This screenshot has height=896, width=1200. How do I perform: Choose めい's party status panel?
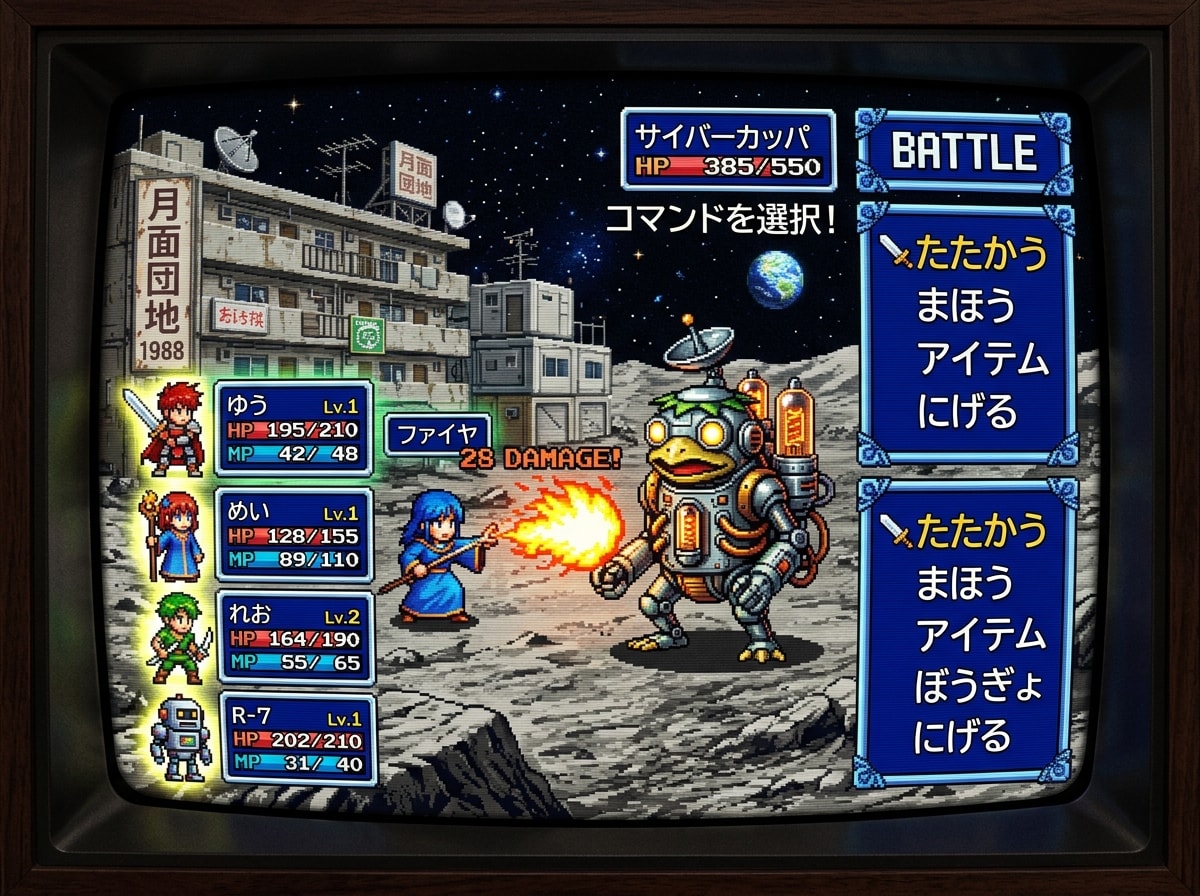[294, 536]
